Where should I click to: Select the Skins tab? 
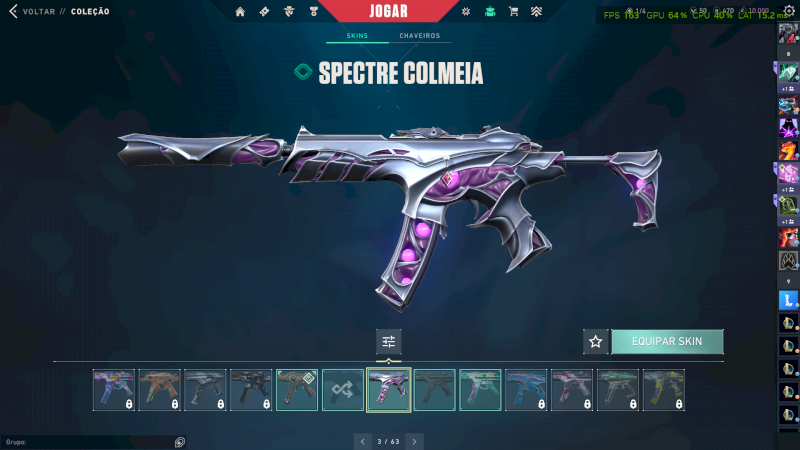[x=357, y=36]
